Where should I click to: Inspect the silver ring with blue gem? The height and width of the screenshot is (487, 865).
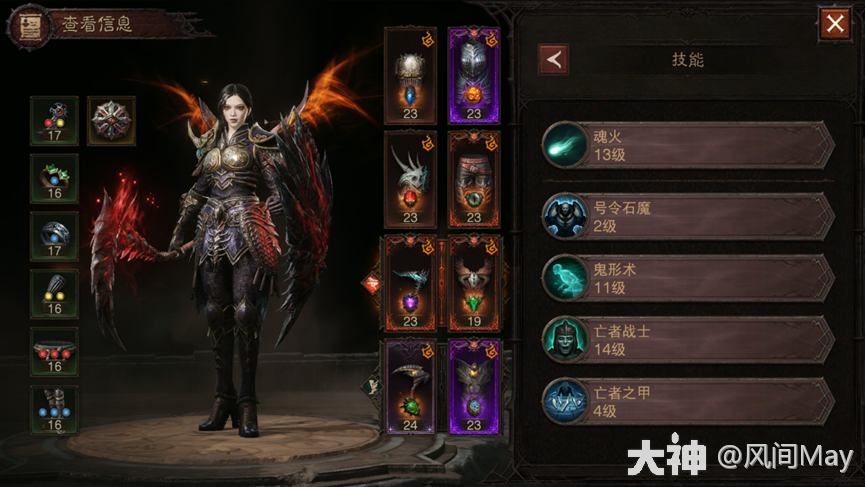[x=54, y=236]
